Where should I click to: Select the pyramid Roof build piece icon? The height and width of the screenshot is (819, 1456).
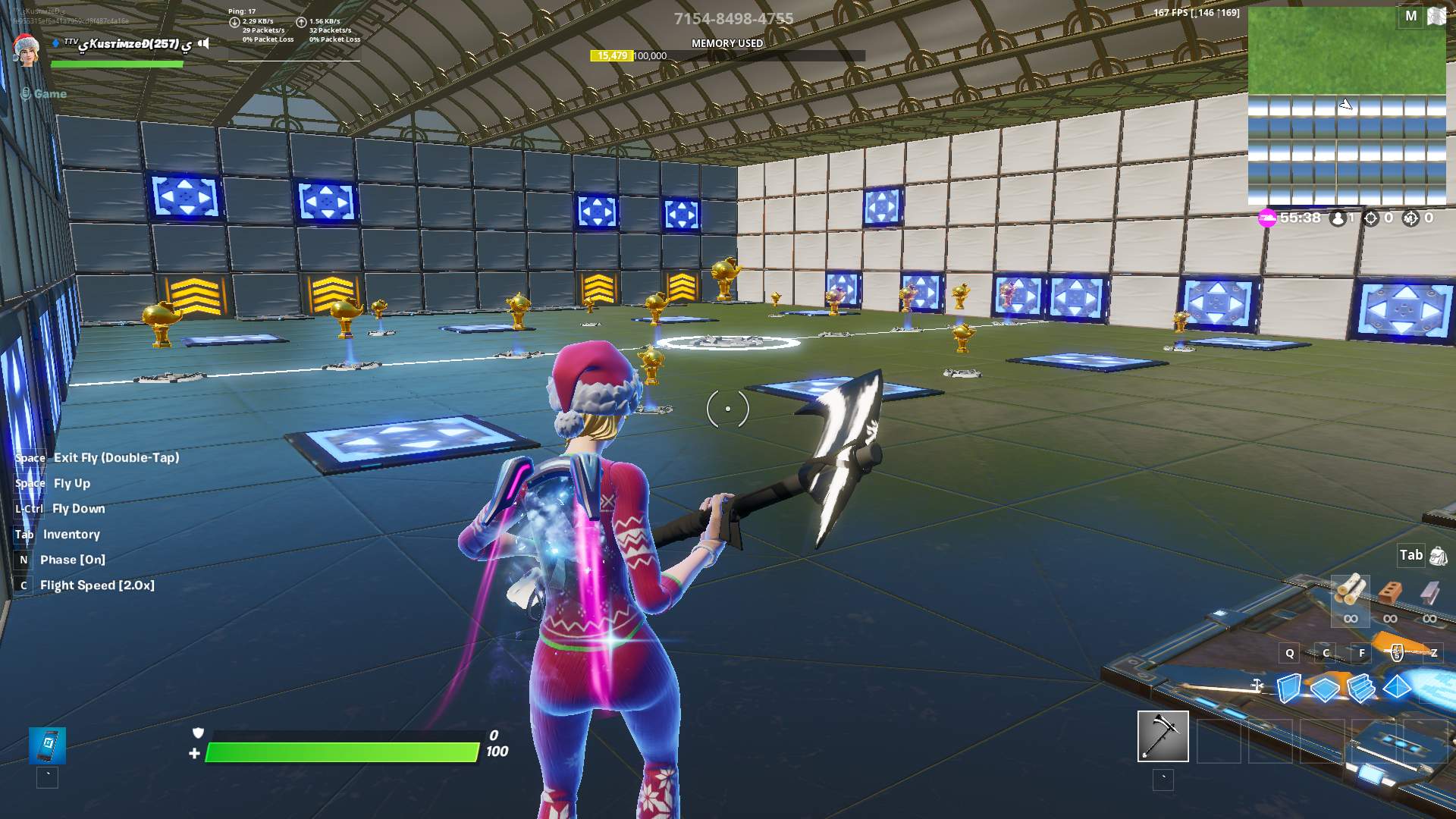(1397, 687)
